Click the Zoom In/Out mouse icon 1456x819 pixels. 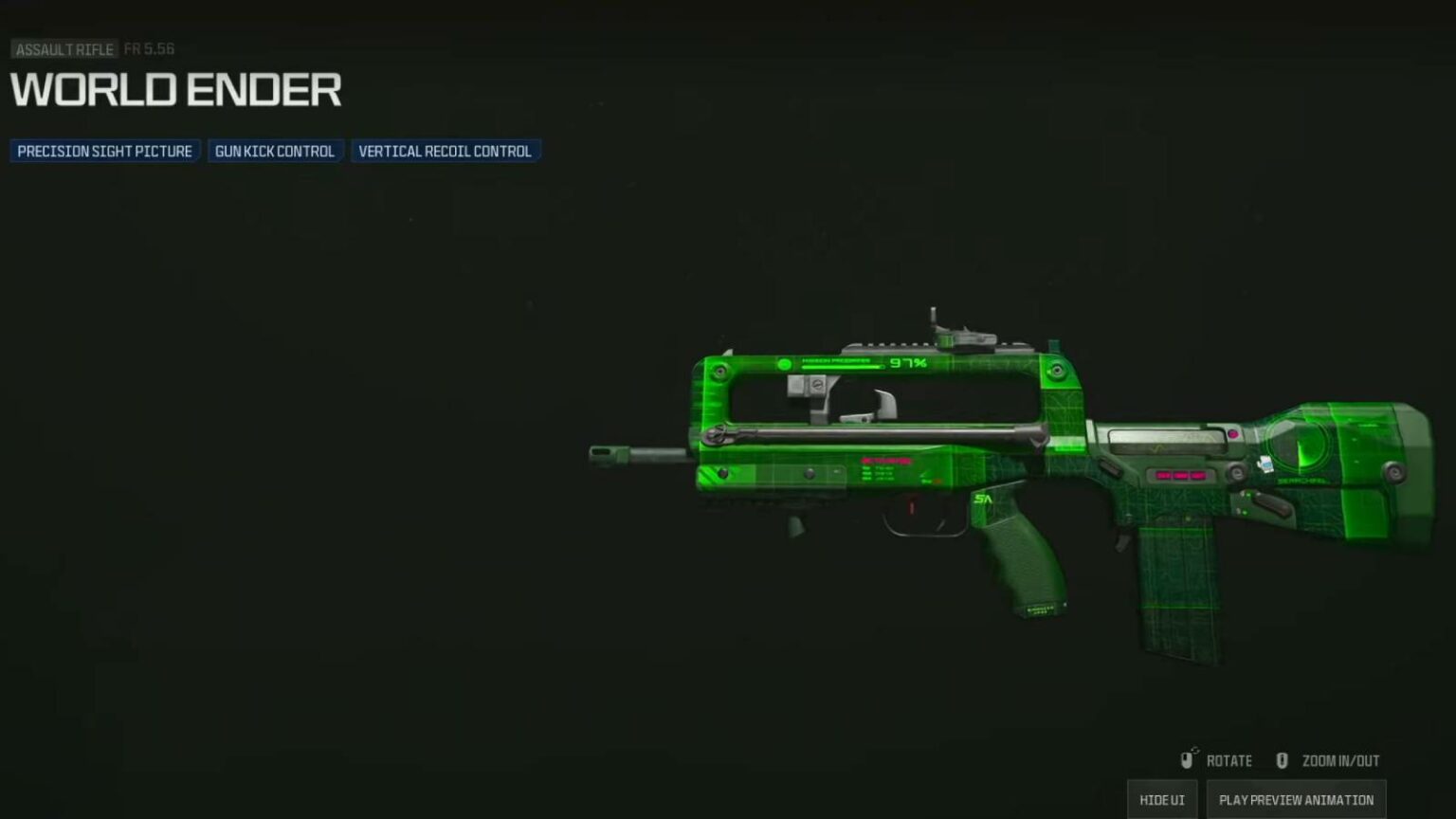(x=1282, y=760)
